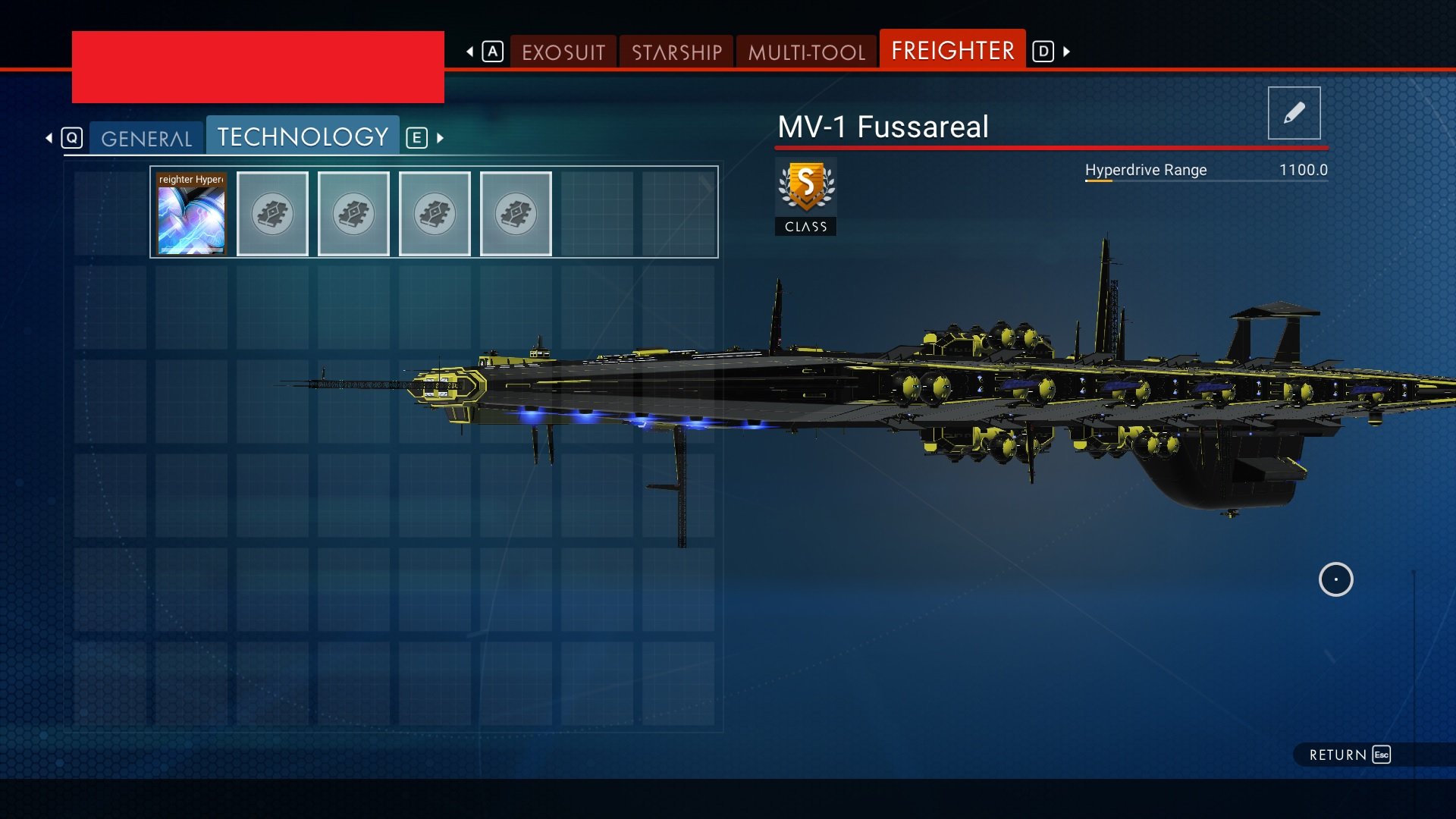Open the Starship tab
The image size is (1456, 819).
point(676,52)
